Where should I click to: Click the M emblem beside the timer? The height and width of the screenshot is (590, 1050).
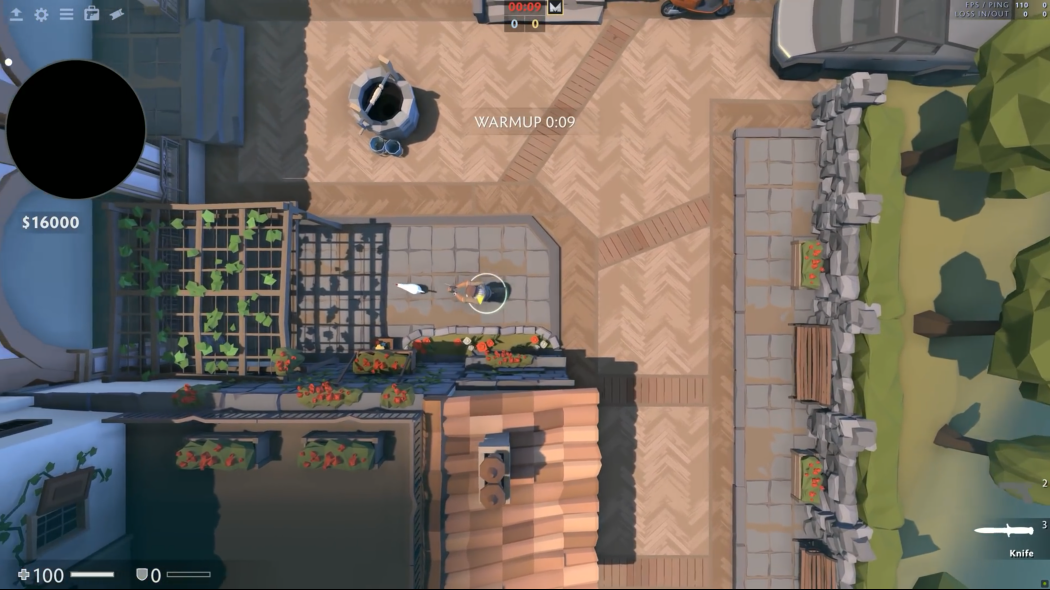click(x=556, y=7)
